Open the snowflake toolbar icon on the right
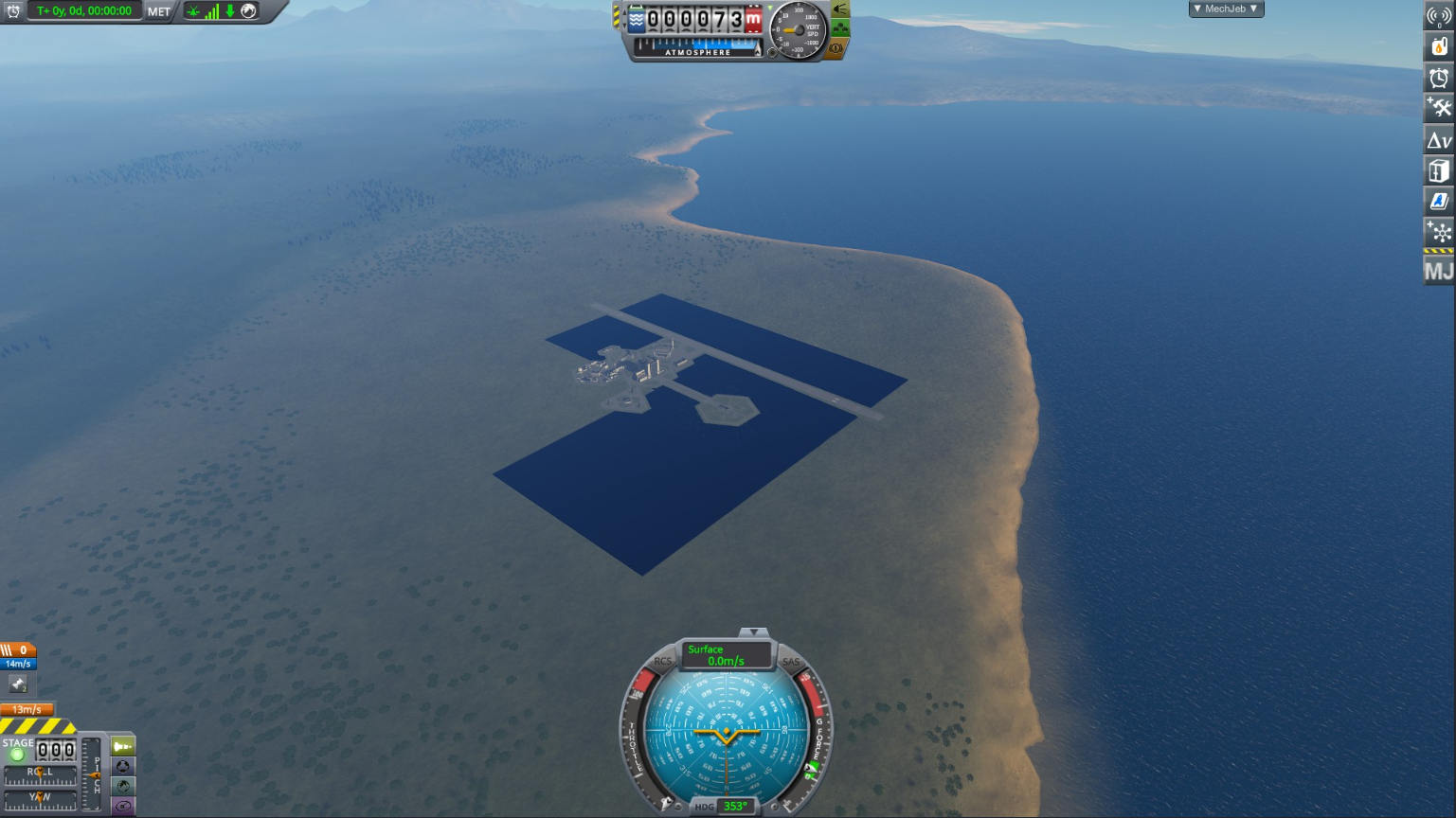Screen dimensions: 1456x818 (1441, 232)
